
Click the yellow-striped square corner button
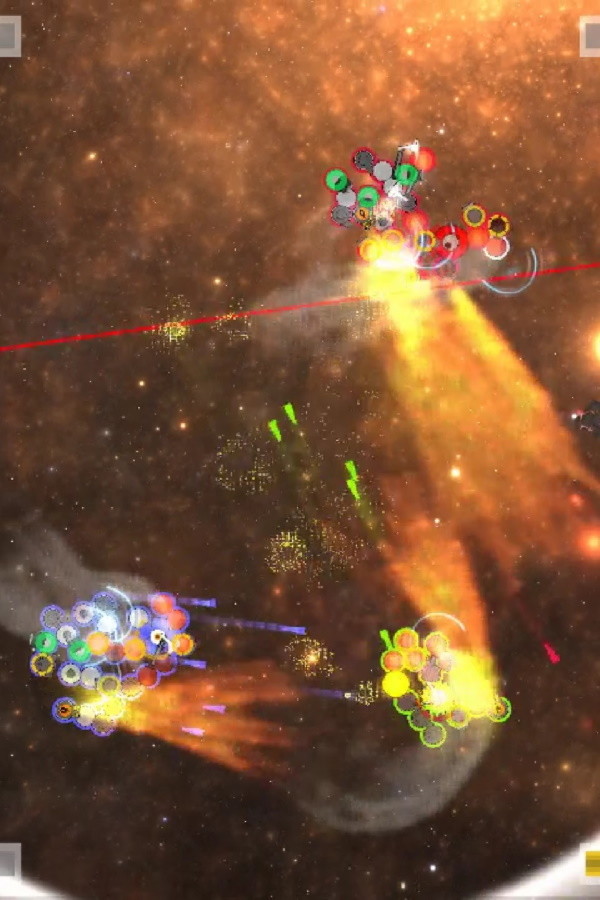pos(591,863)
